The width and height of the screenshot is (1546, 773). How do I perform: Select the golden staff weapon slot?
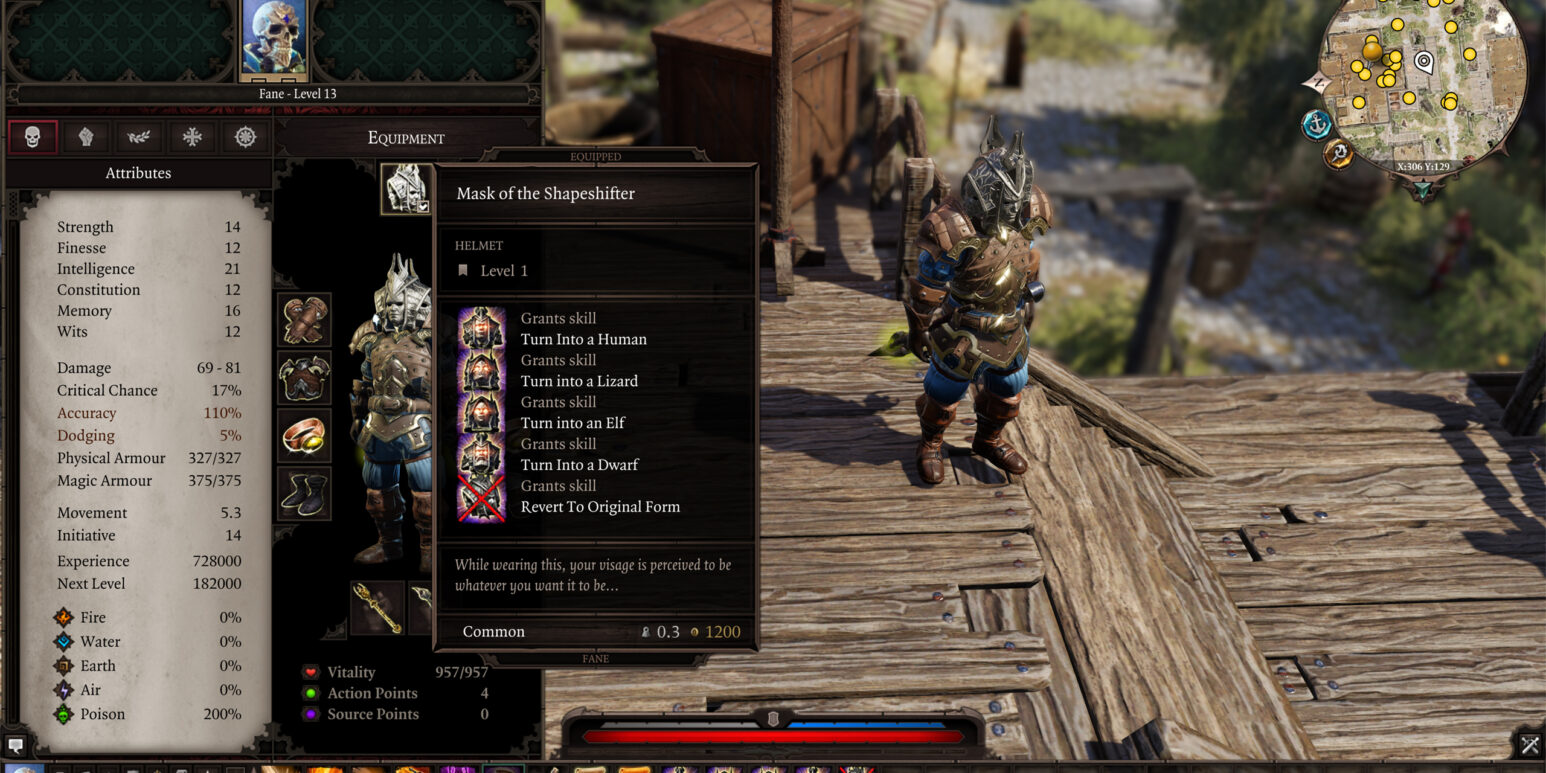[x=377, y=607]
